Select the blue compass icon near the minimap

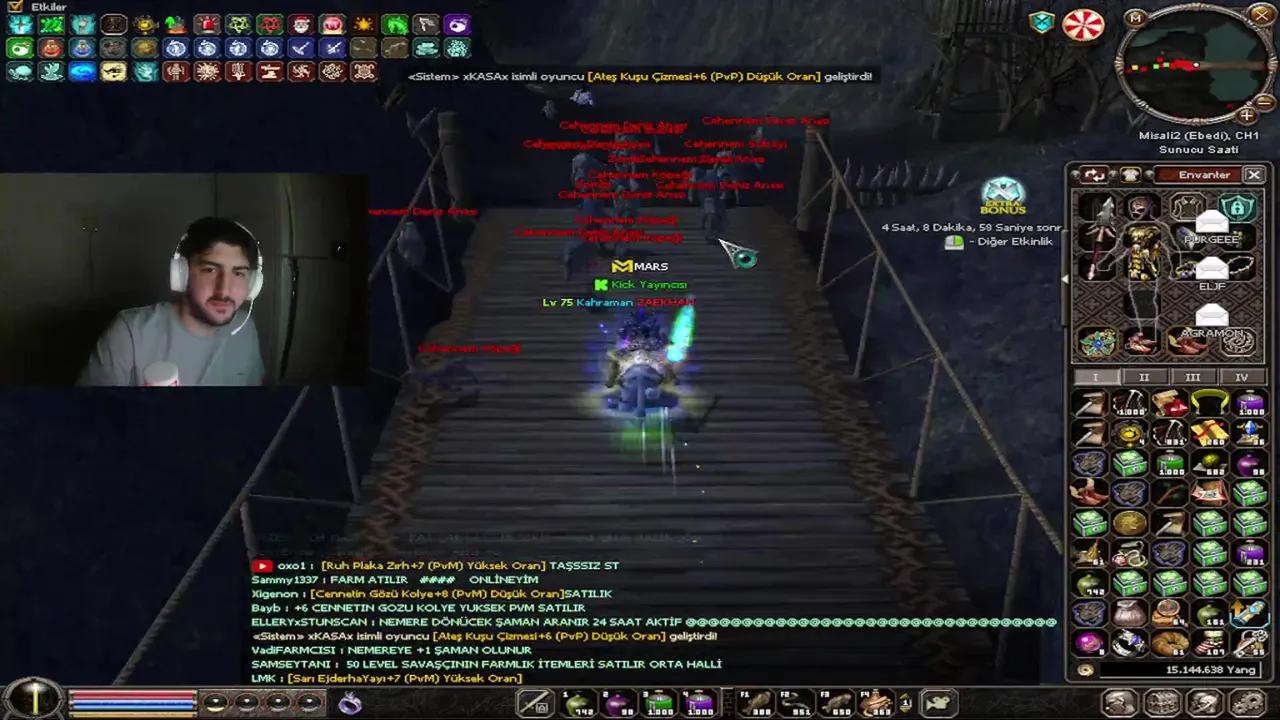pyautogui.click(x=1041, y=22)
